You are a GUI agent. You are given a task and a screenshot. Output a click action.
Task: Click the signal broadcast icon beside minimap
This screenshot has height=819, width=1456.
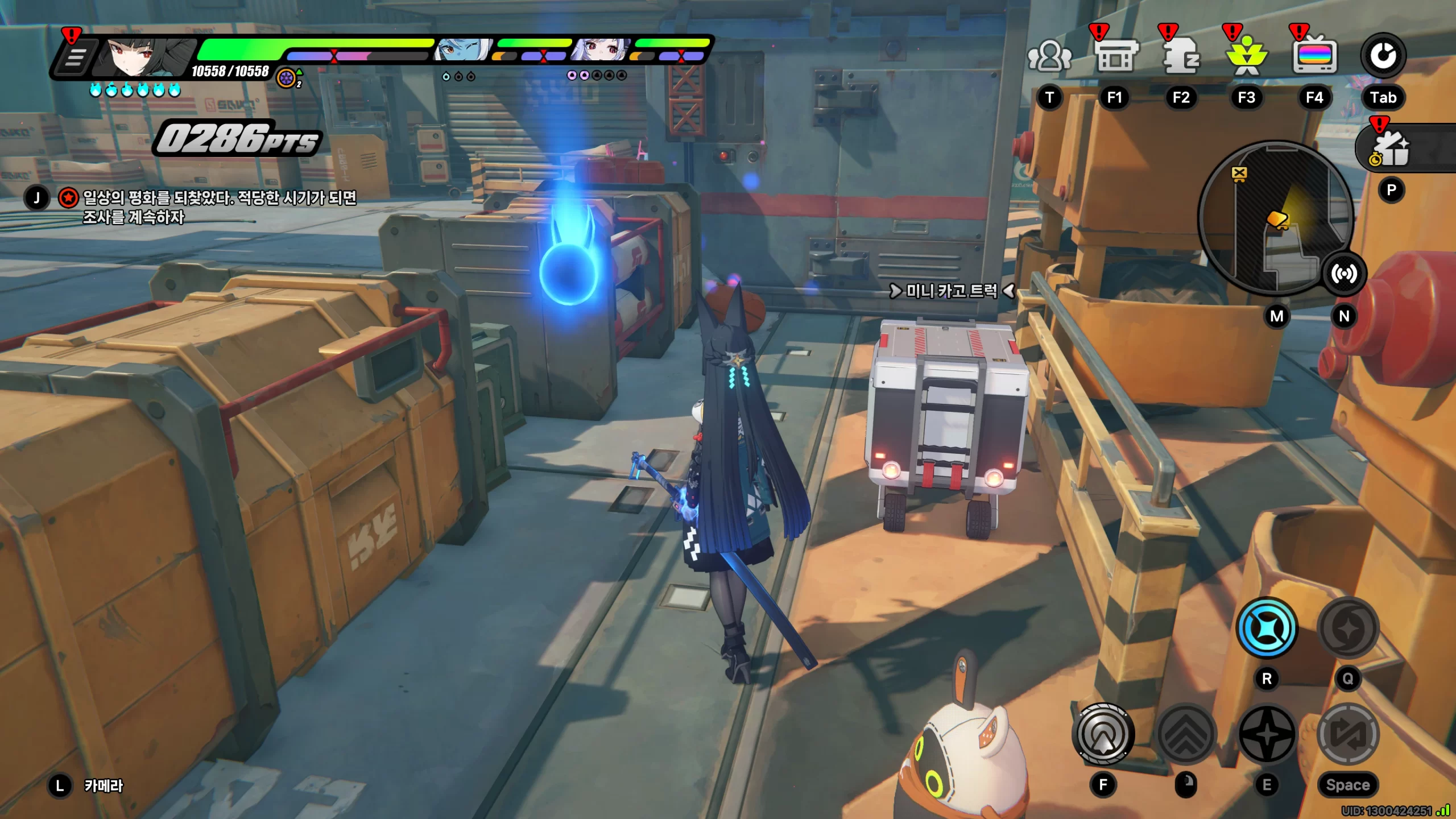pyautogui.click(x=1344, y=274)
